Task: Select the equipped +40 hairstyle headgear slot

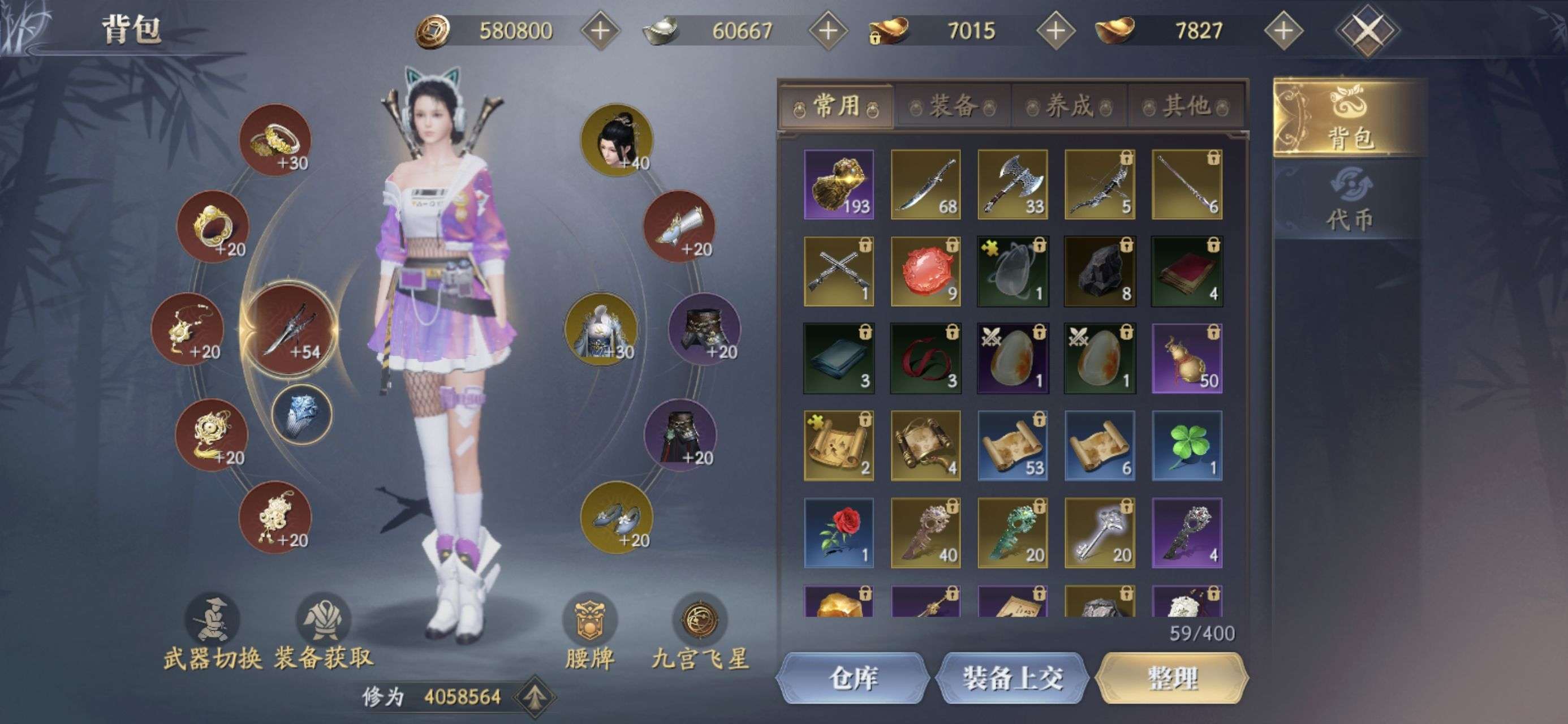Action: [616, 140]
